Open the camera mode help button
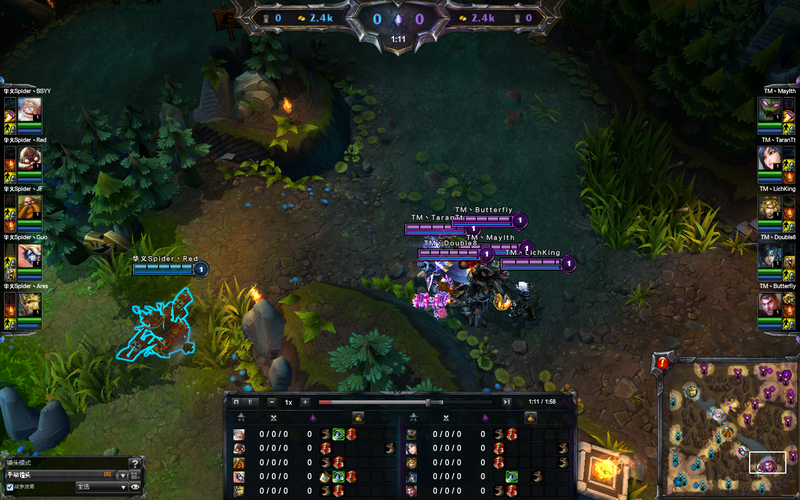Screen dimensions: 800x500 (136, 462)
